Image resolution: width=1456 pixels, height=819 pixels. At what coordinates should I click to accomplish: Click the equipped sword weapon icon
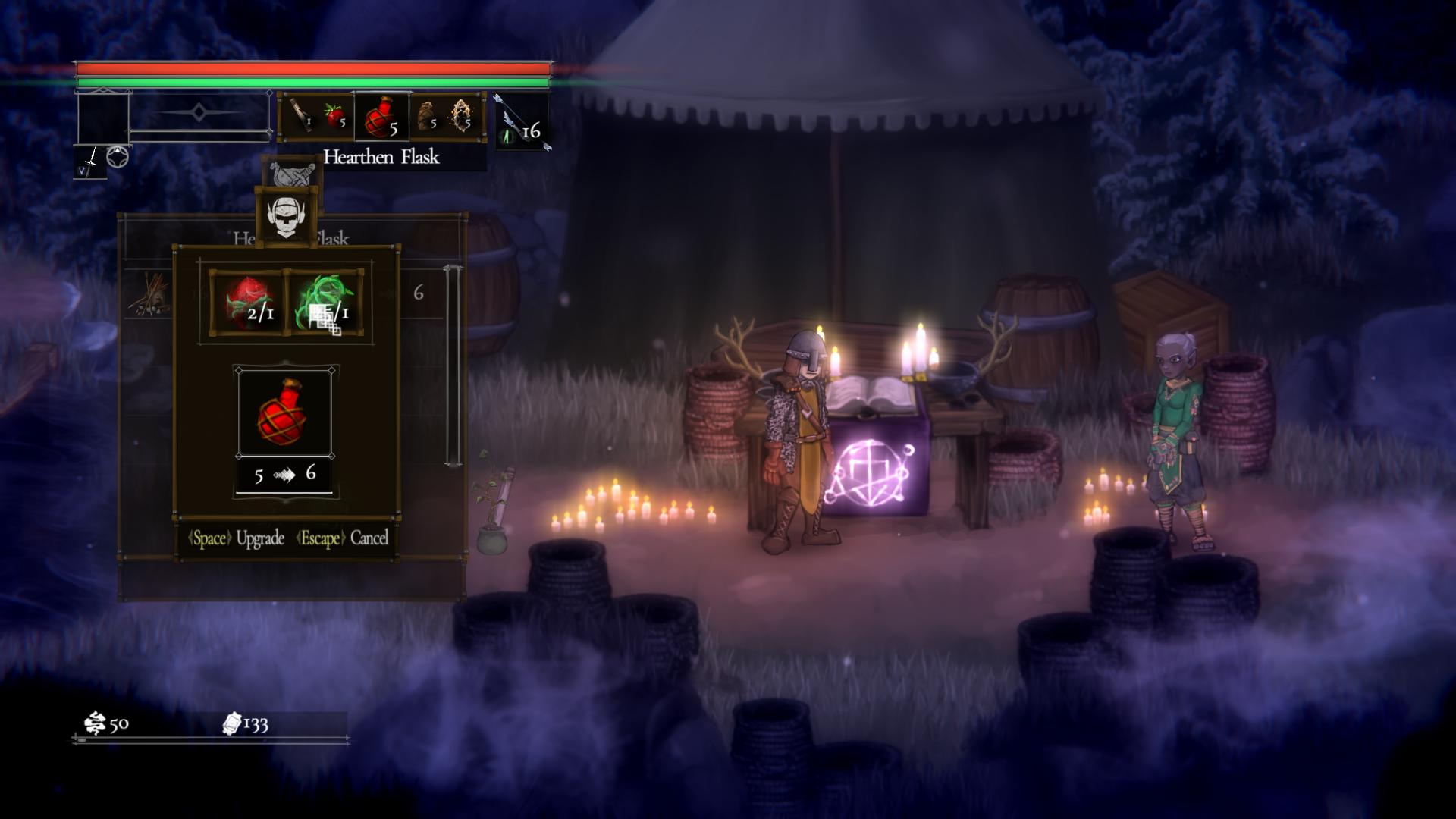pos(90,162)
